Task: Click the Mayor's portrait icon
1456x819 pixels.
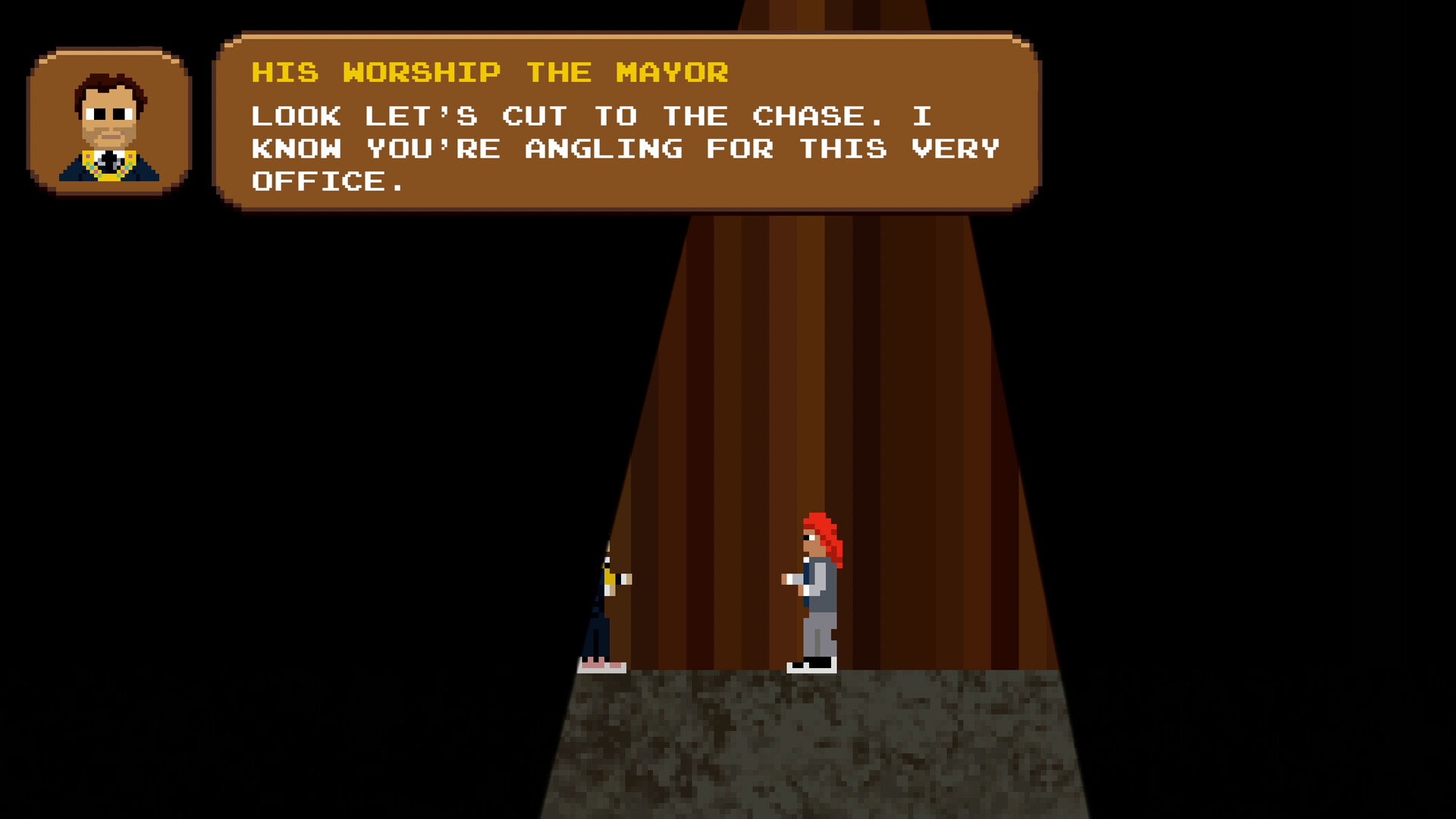Action: click(110, 121)
